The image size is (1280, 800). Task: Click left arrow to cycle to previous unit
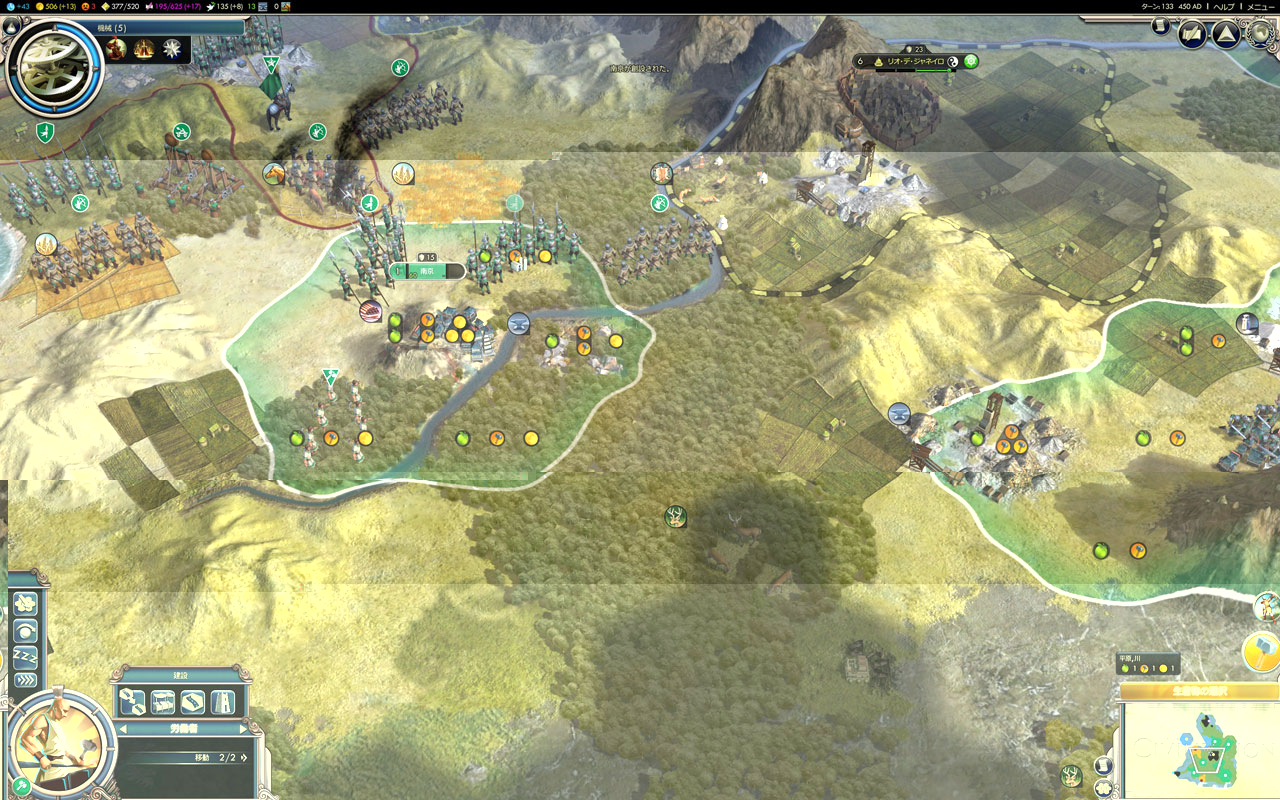coord(124,728)
